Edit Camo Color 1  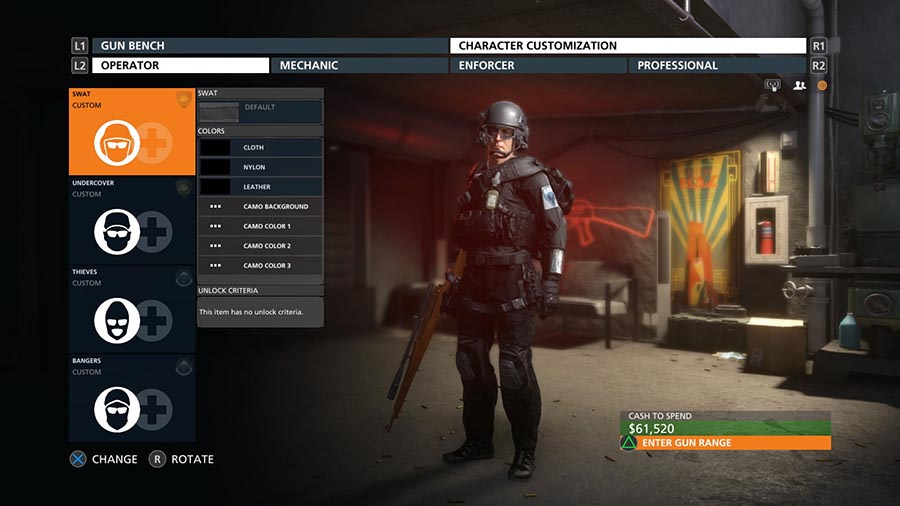point(260,226)
